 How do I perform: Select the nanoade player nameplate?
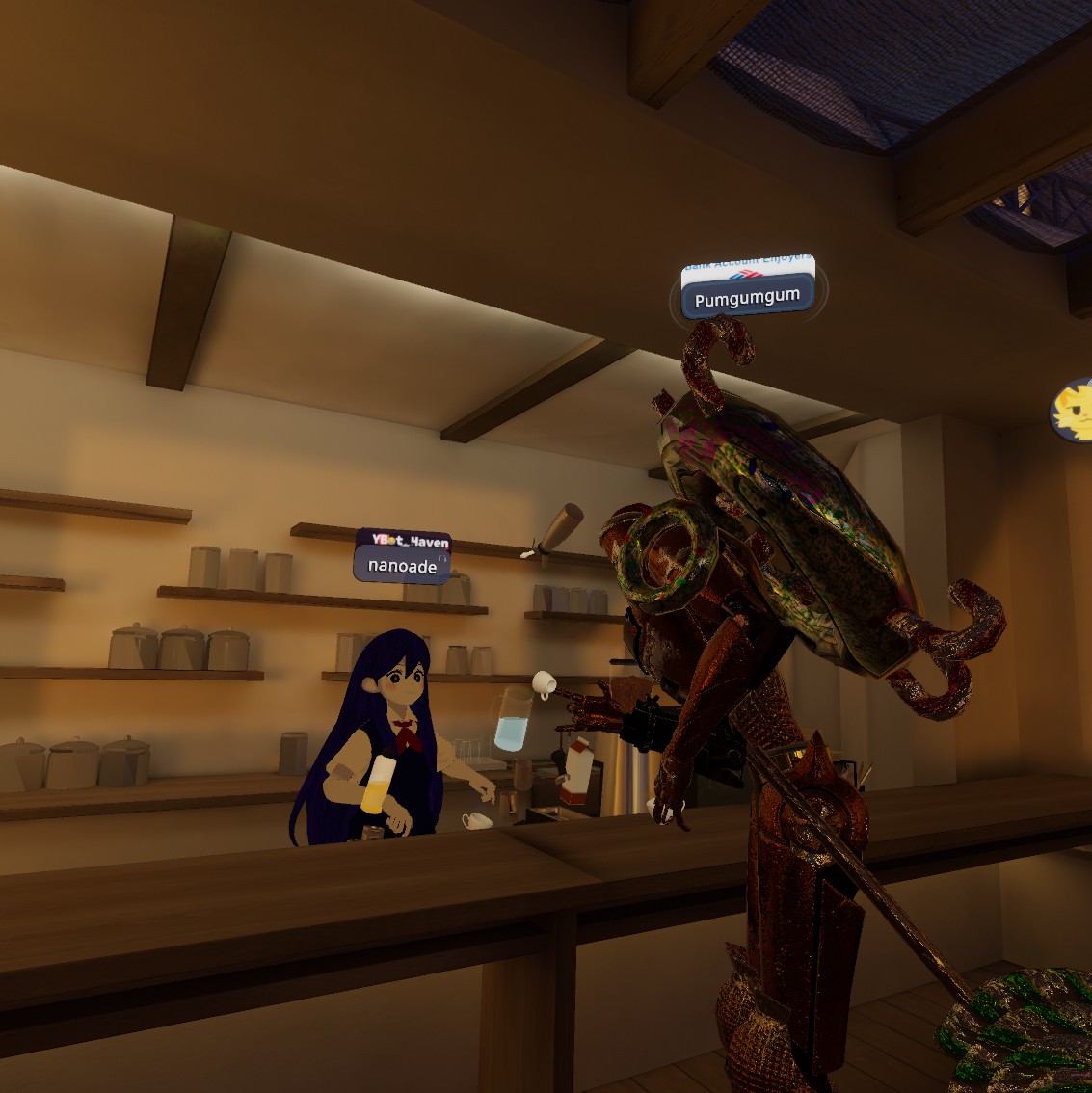coord(402,567)
